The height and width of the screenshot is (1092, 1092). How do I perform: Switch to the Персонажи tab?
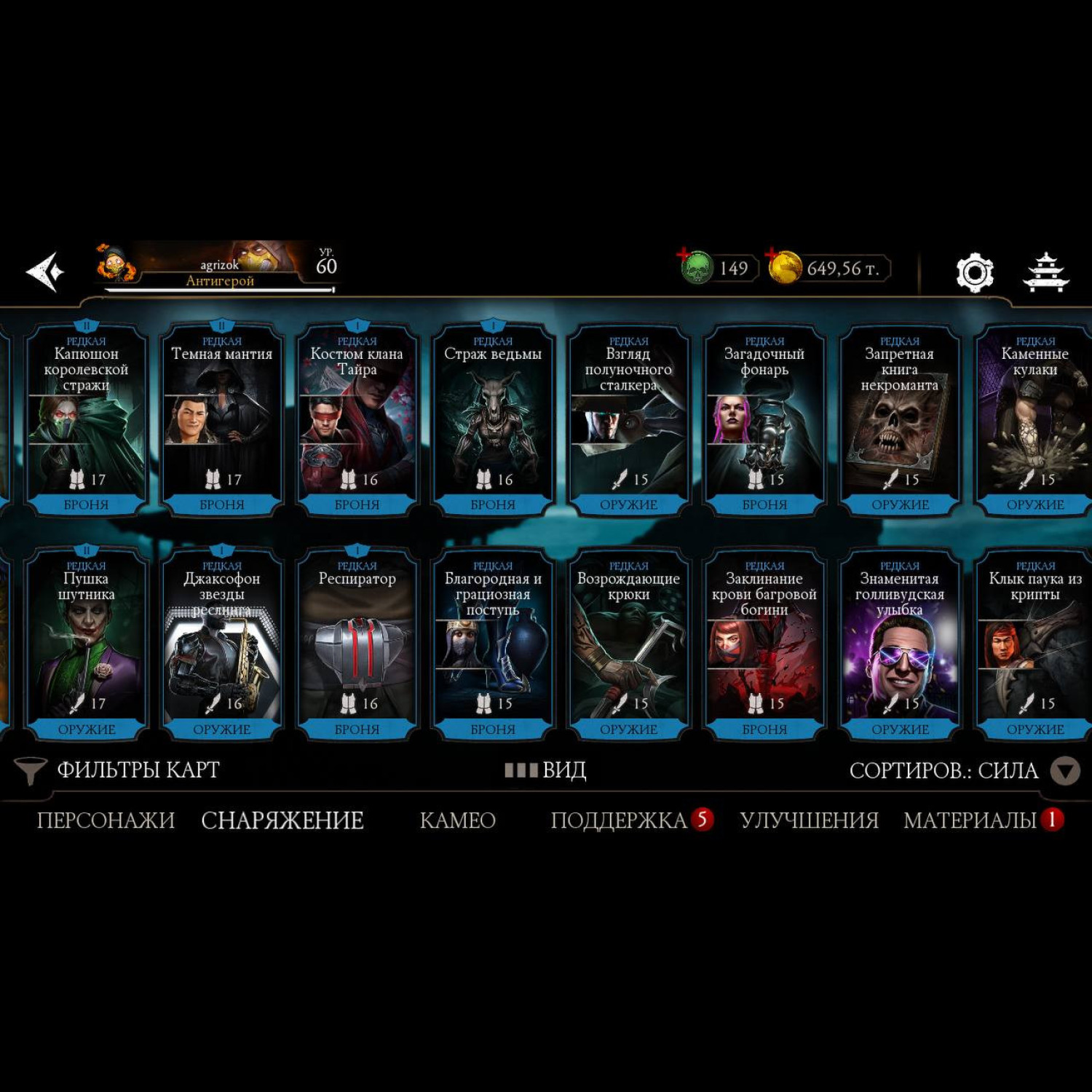pyautogui.click(x=106, y=820)
